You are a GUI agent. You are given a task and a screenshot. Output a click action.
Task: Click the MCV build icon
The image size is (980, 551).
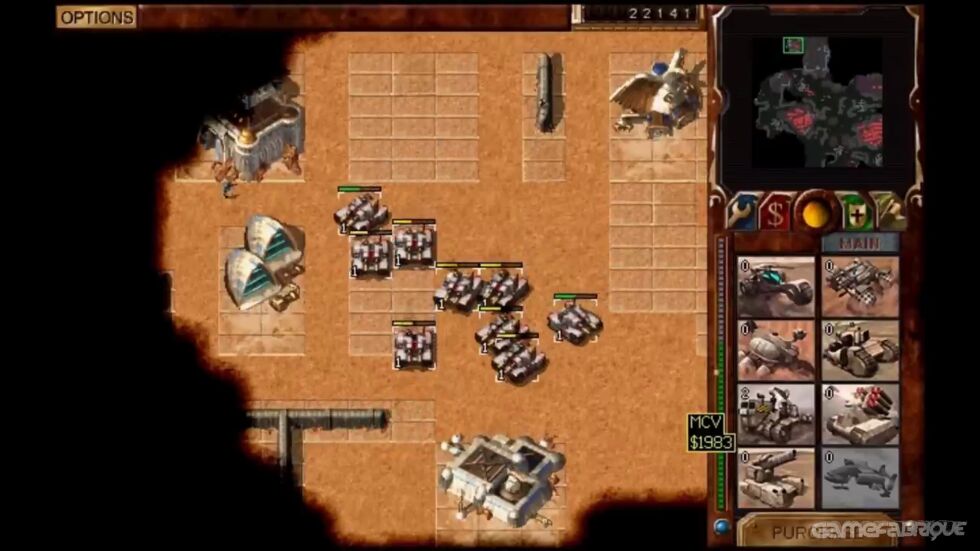pos(776,414)
